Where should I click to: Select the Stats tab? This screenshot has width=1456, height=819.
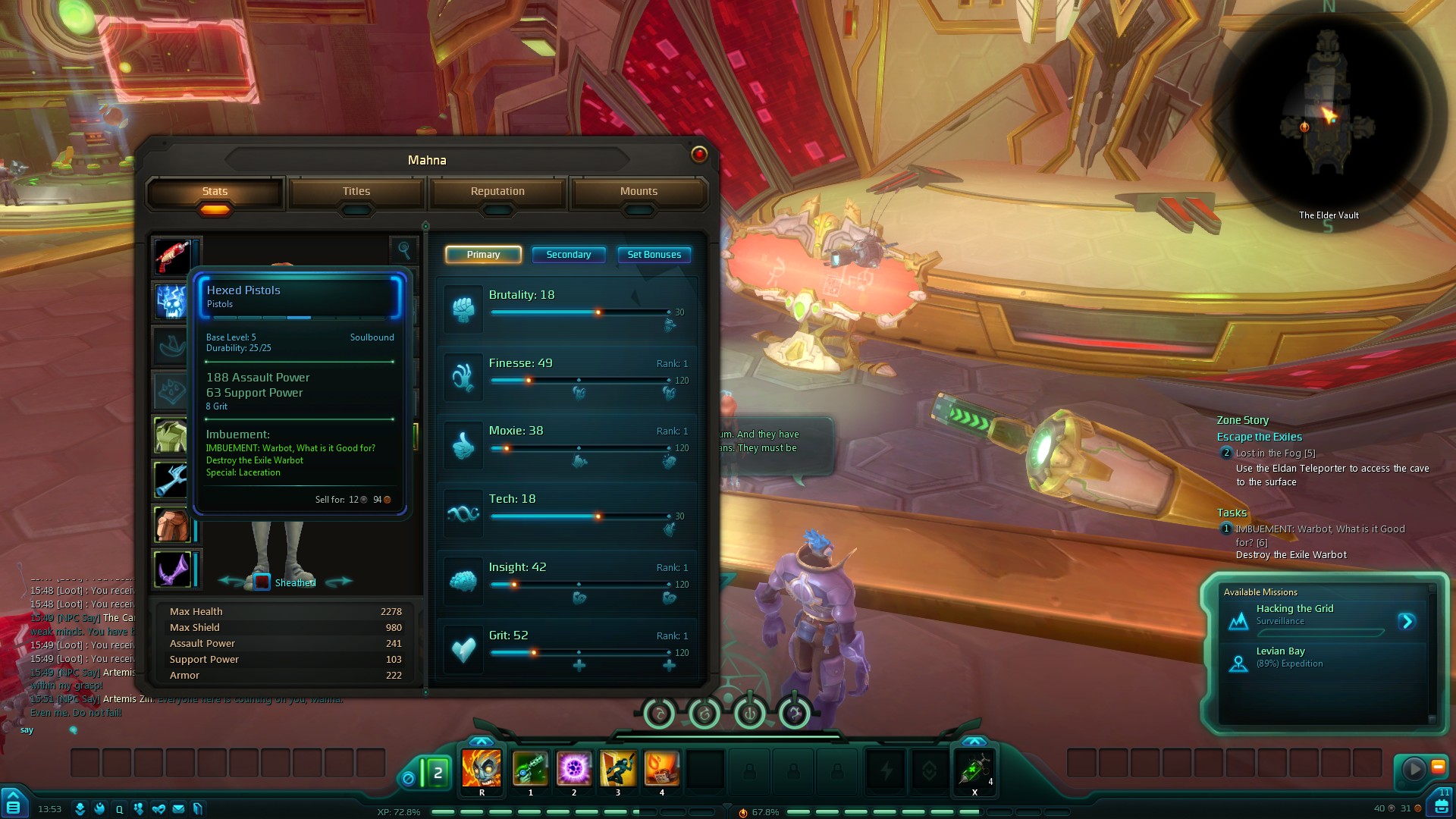(215, 192)
